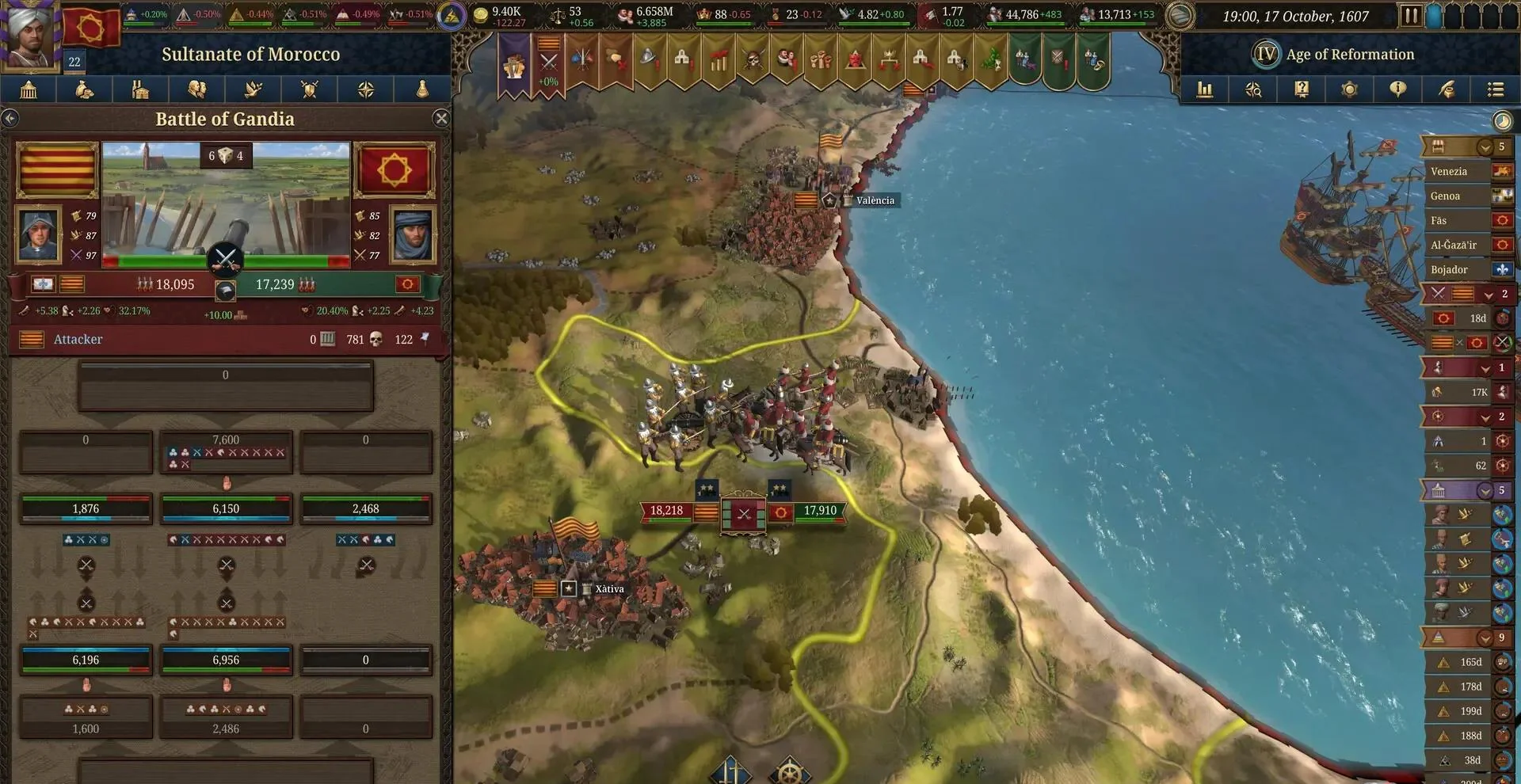Open the research flask tab
1521x784 pixels.
422,90
